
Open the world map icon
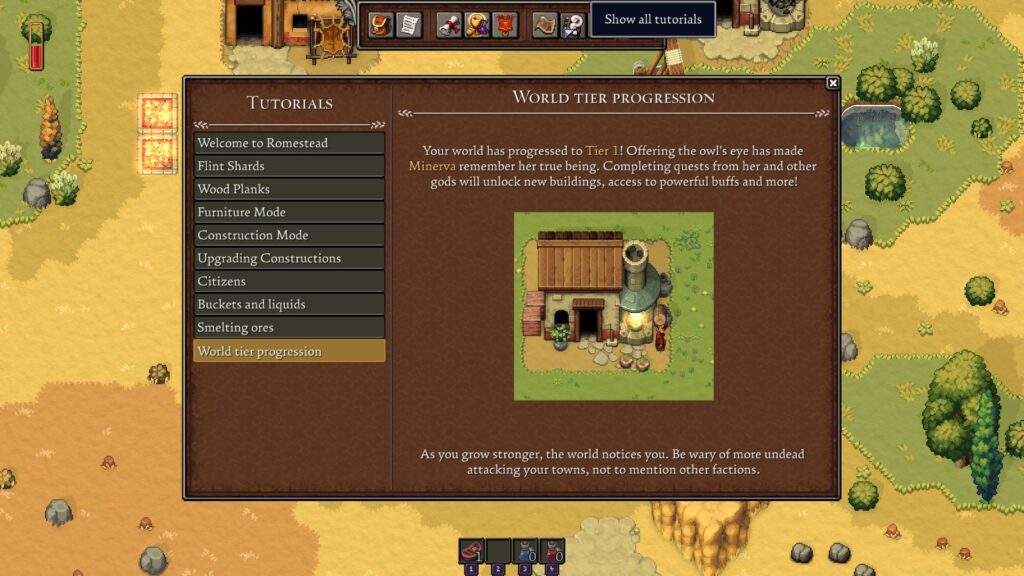point(545,25)
